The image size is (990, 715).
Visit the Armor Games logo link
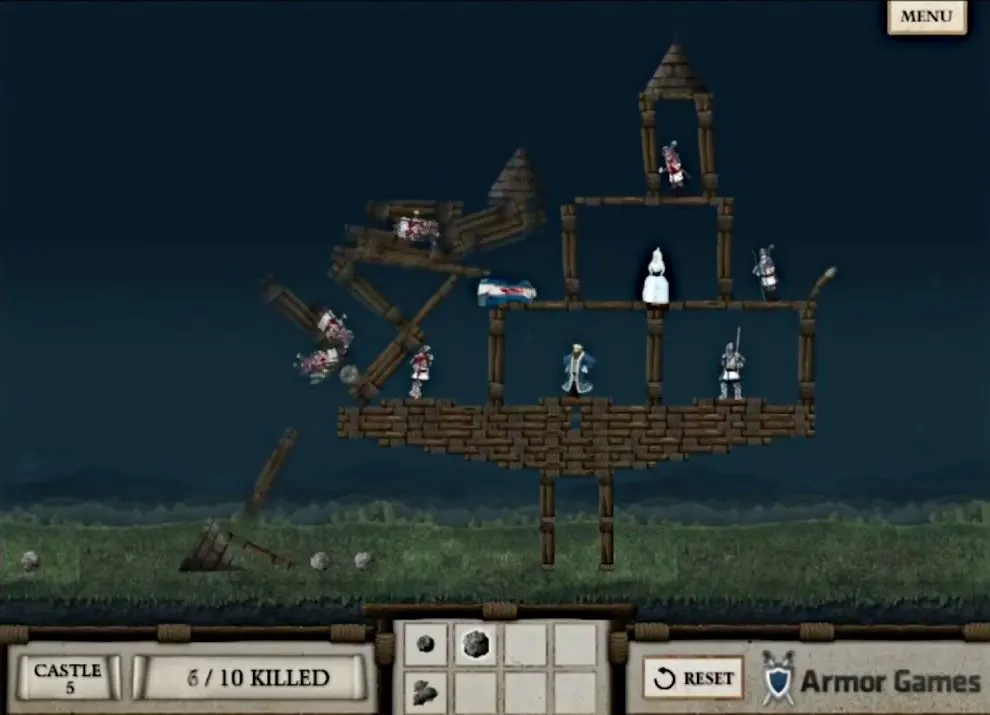(x=872, y=681)
